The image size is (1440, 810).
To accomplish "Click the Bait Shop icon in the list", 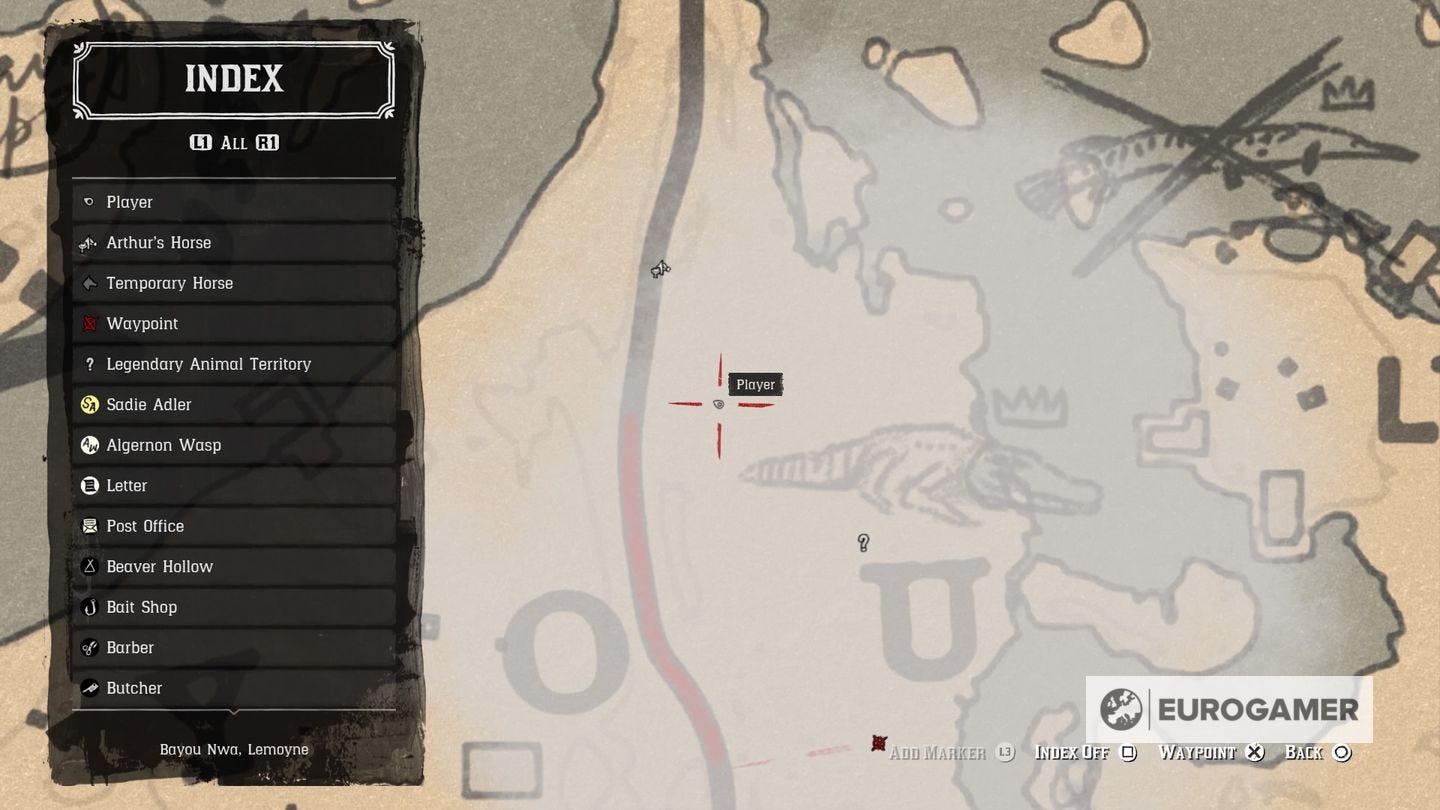I will (90, 607).
